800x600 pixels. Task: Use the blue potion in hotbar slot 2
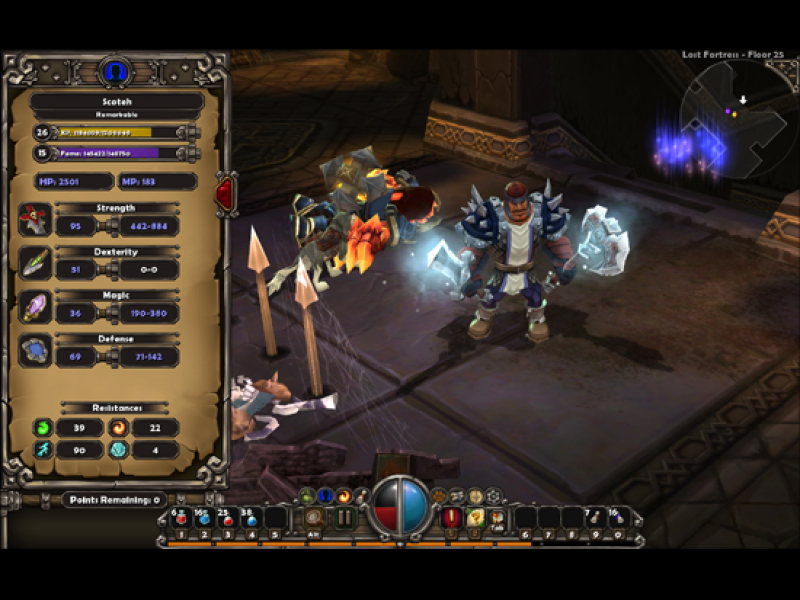pos(203,518)
